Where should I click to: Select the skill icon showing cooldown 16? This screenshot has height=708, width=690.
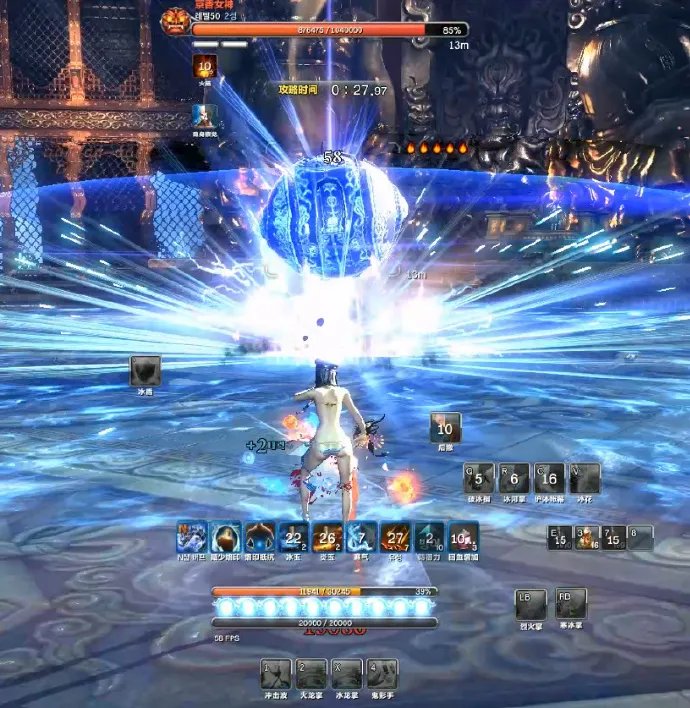pyautogui.click(x=549, y=478)
